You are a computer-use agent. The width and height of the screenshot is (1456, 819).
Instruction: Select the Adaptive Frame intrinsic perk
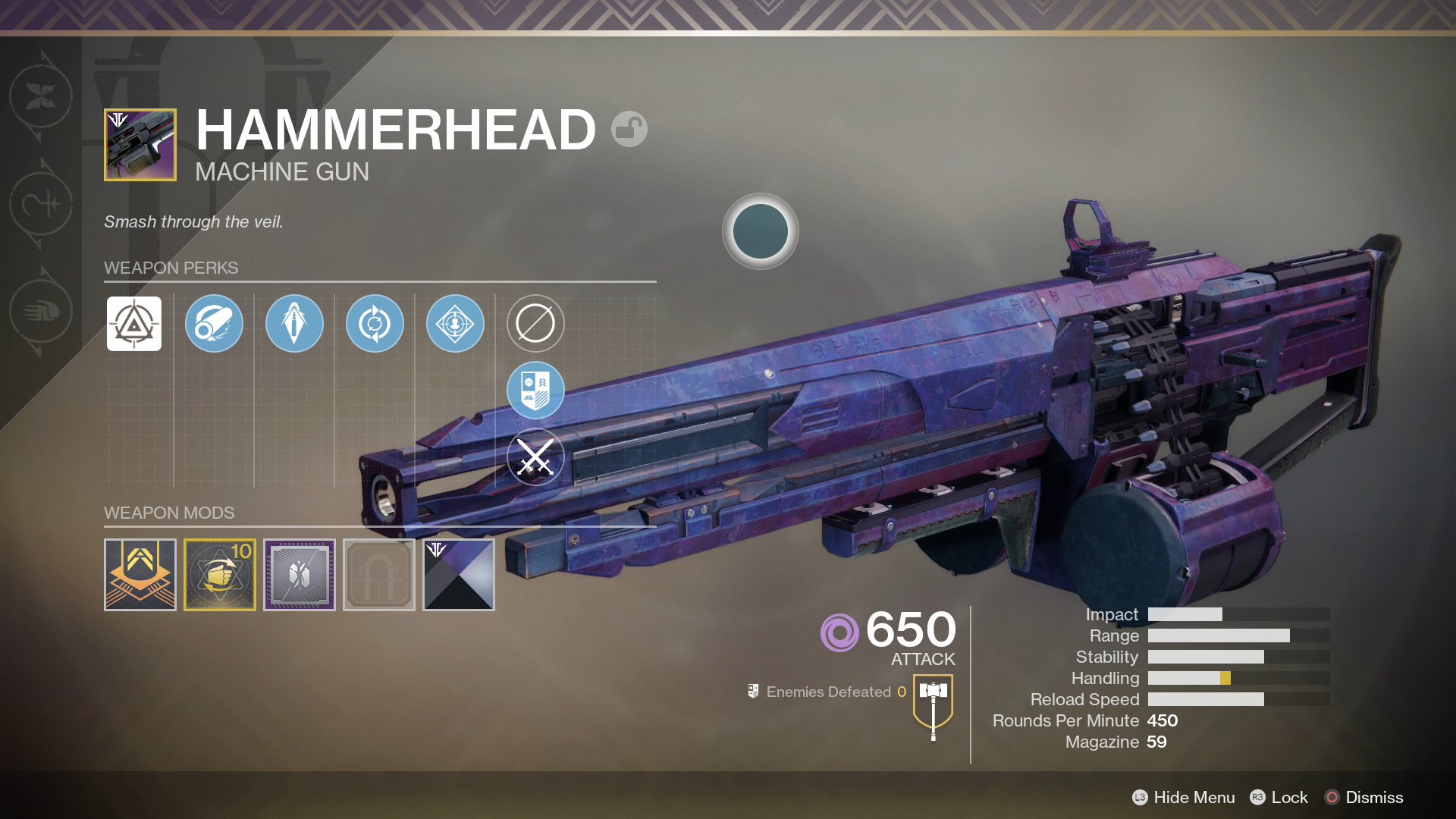133,323
